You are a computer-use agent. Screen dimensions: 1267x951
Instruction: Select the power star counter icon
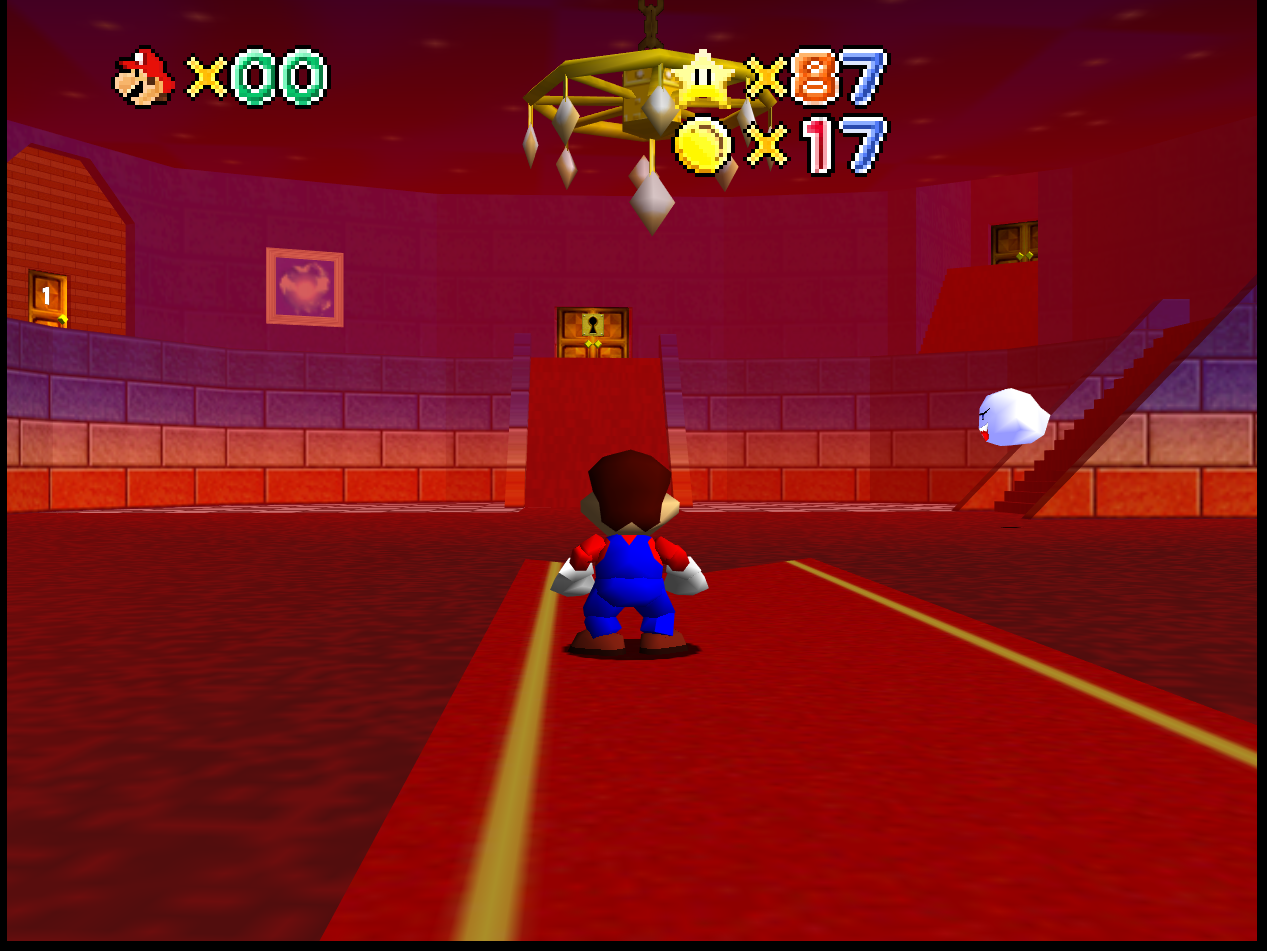click(x=705, y=78)
